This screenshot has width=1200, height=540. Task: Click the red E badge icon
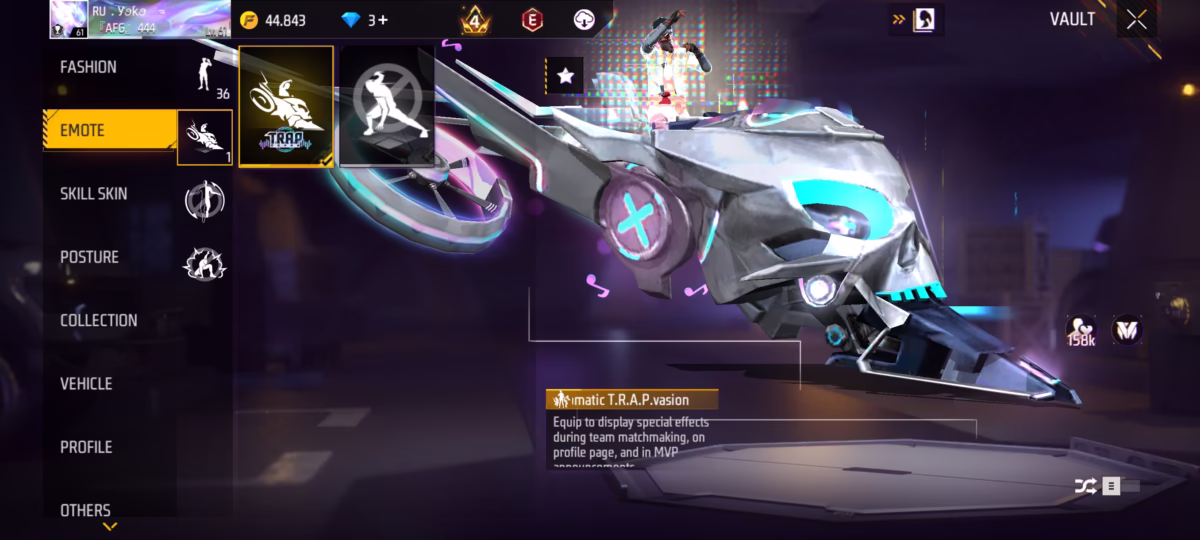(x=533, y=19)
